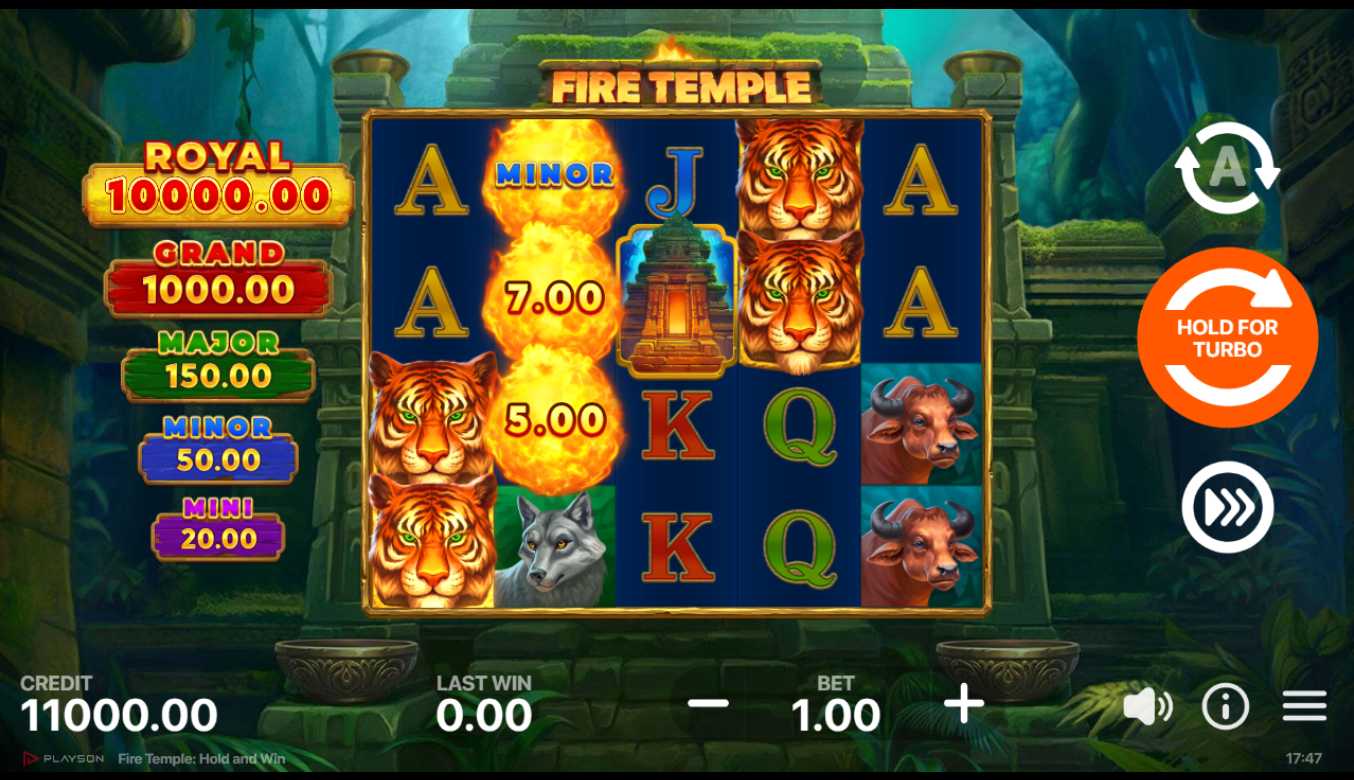1354x780 pixels.
Task: Spin the reels with the orange button
Action: click(1227, 338)
